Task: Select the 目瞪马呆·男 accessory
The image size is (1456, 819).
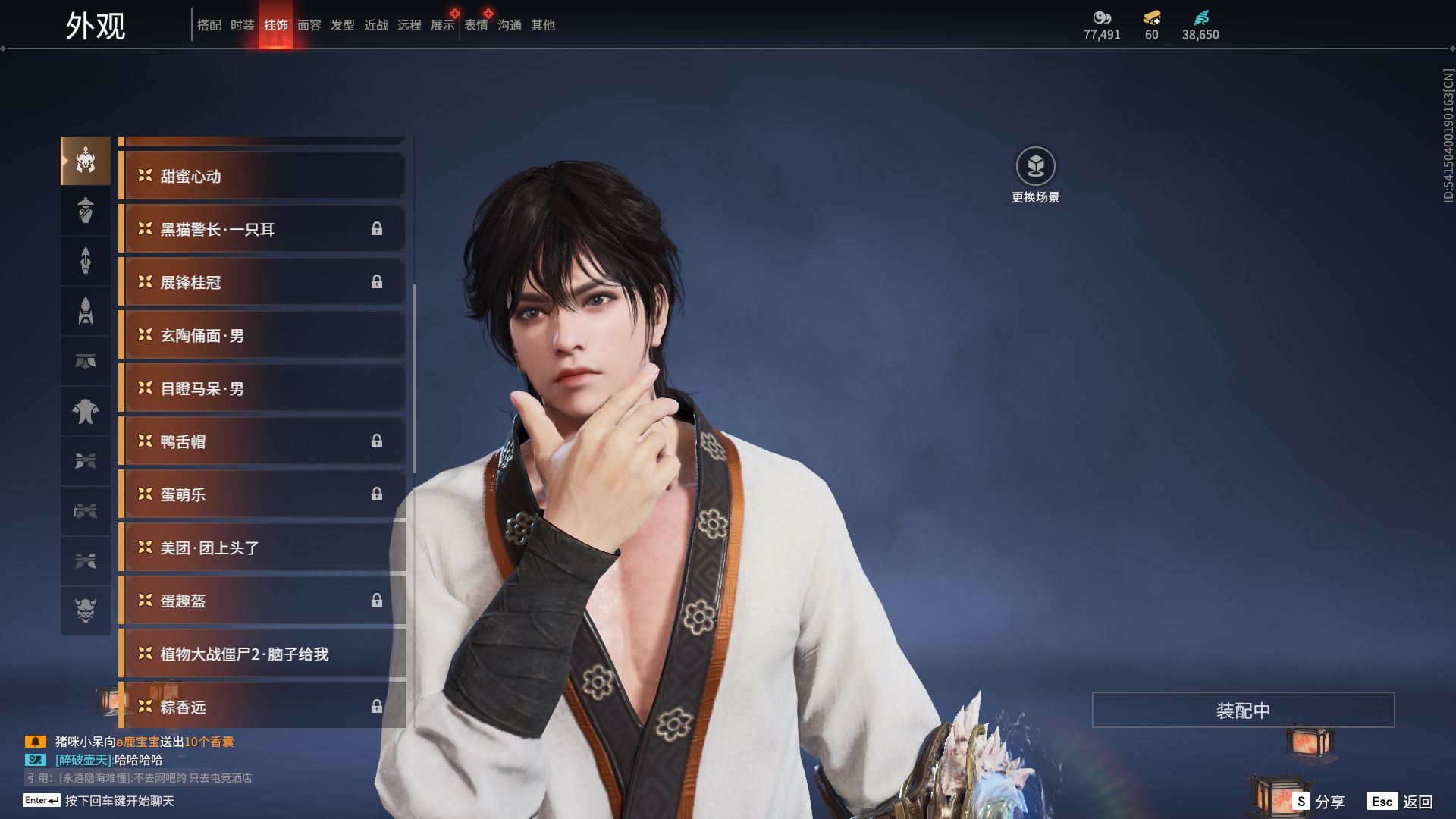Action: pos(262,388)
